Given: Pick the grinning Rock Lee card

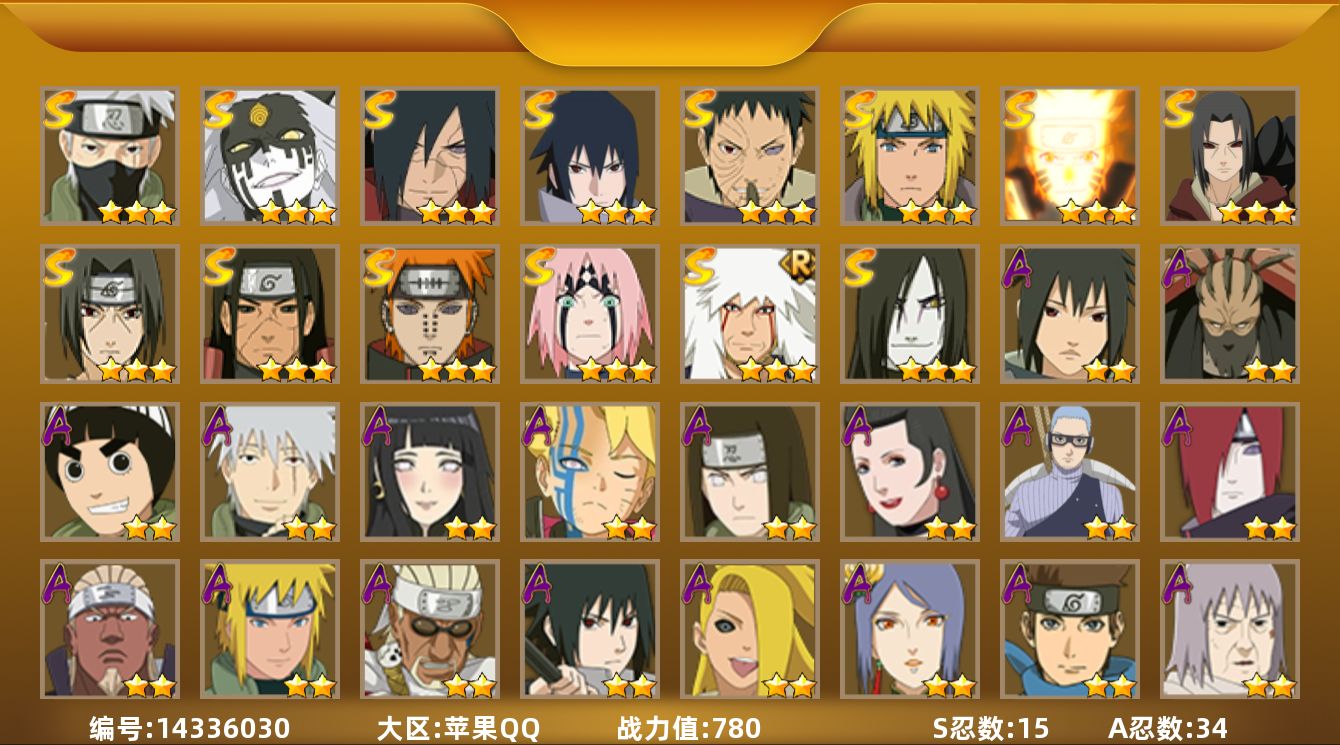Looking at the screenshot, I should (x=109, y=471).
